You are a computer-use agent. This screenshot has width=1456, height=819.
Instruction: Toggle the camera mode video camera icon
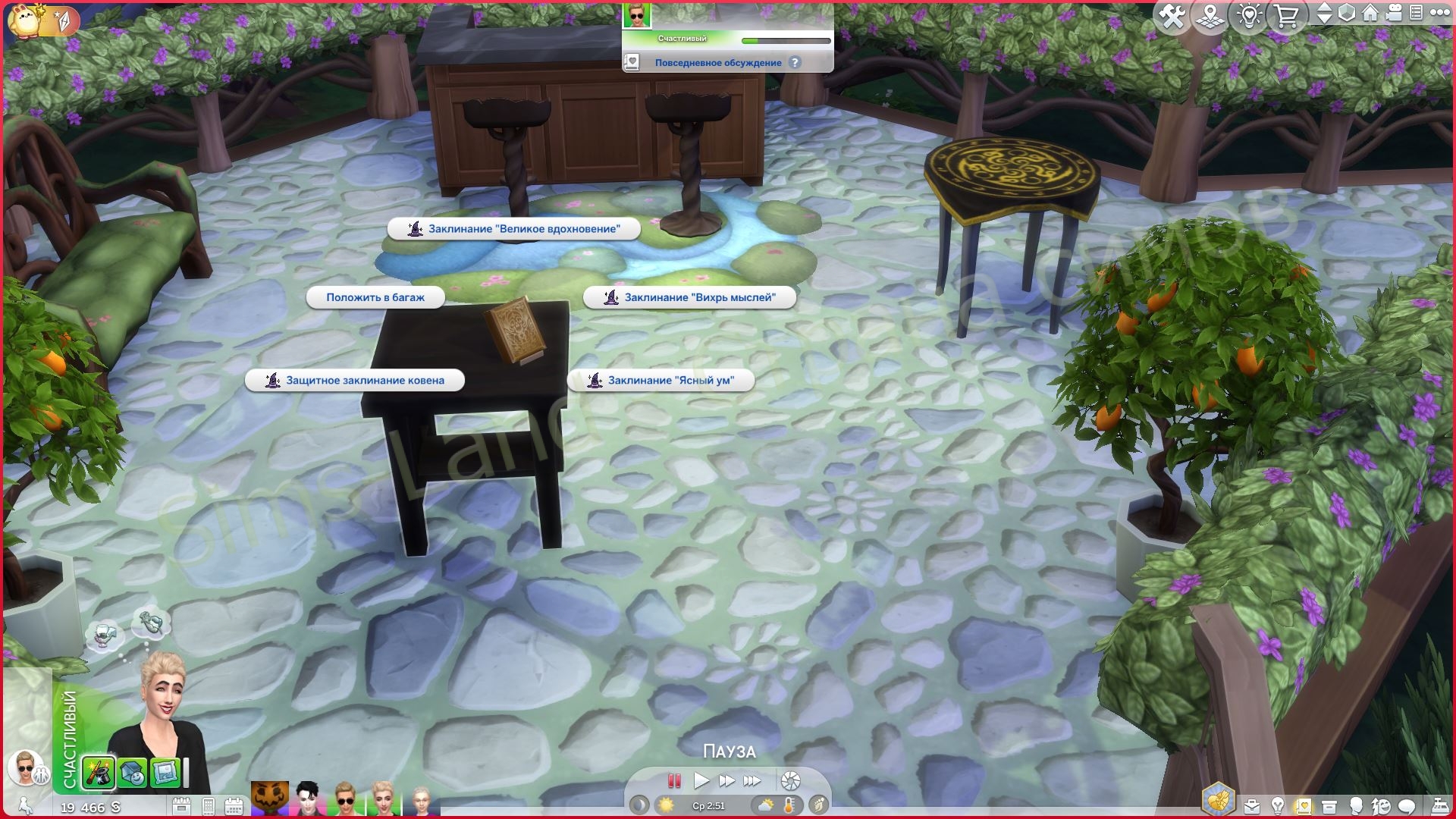(x=1394, y=13)
